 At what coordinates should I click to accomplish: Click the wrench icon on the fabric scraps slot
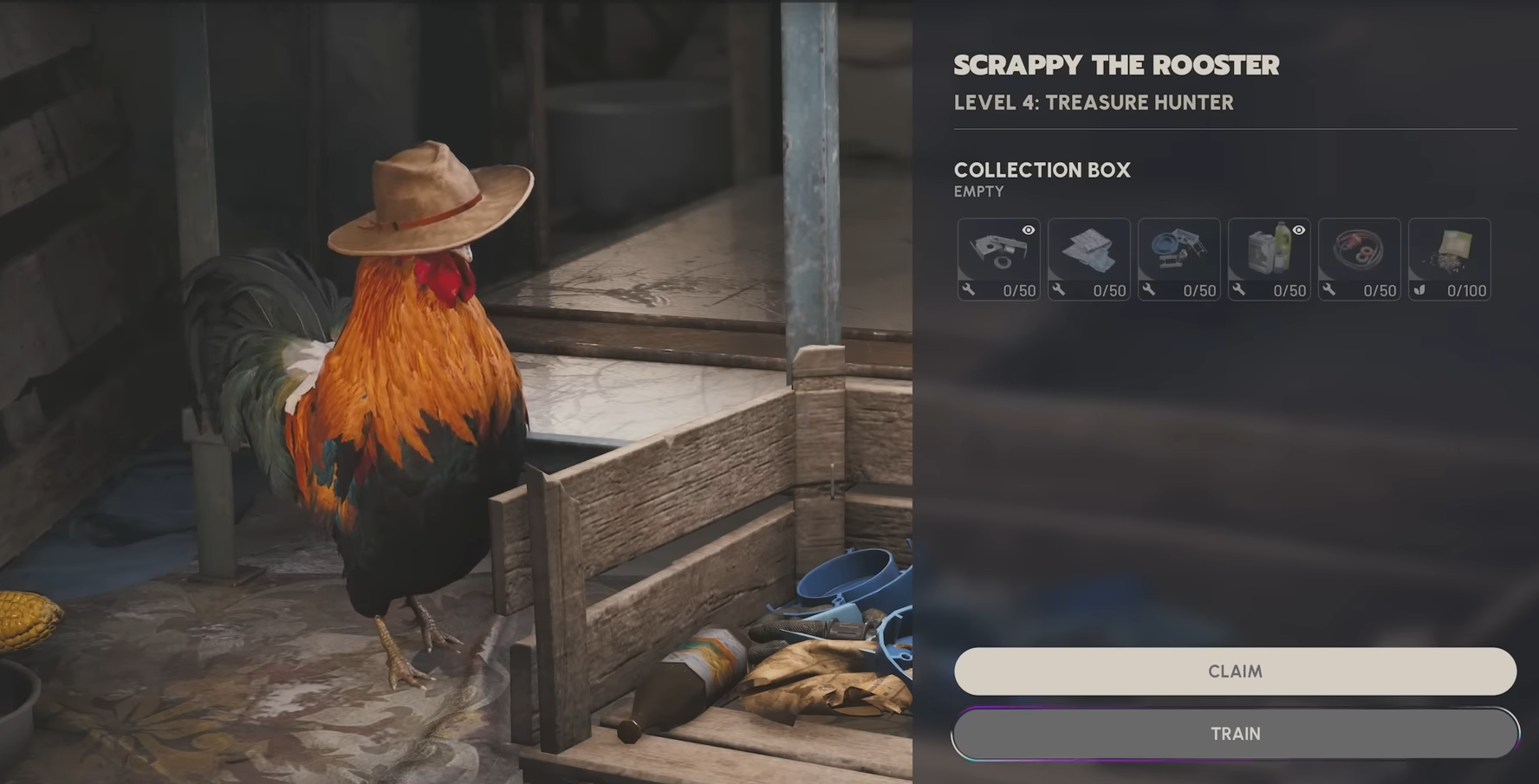(x=1061, y=290)
